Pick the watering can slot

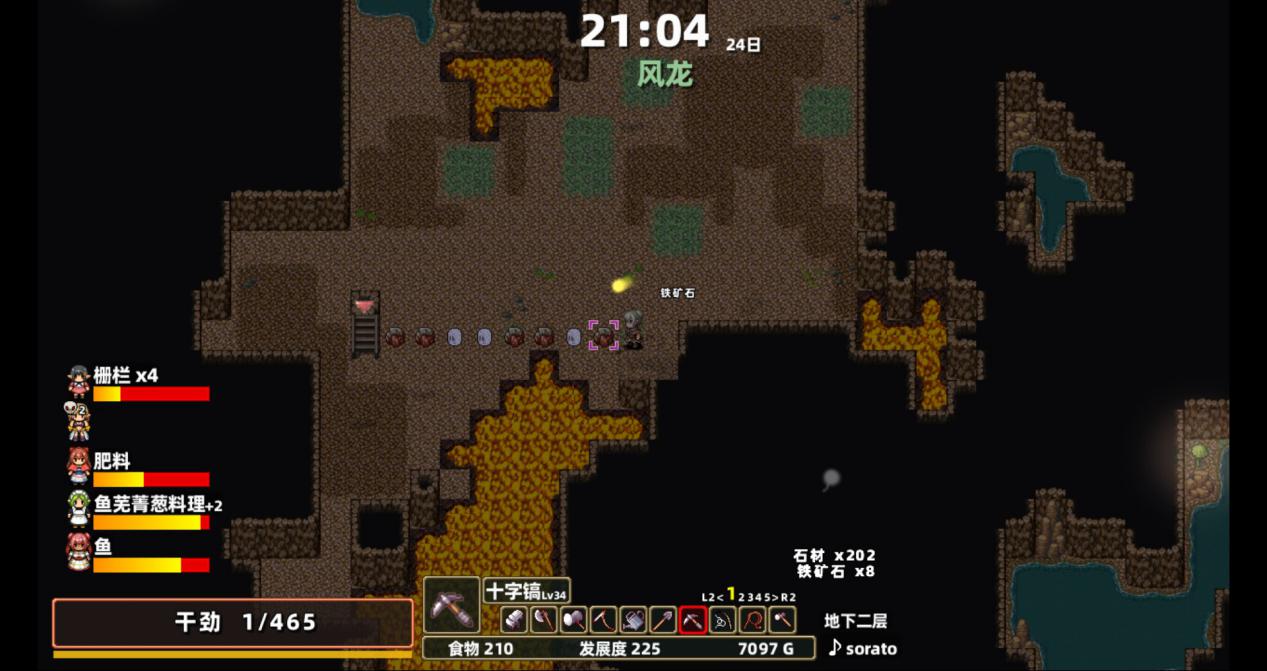click(x=633, y=620)
